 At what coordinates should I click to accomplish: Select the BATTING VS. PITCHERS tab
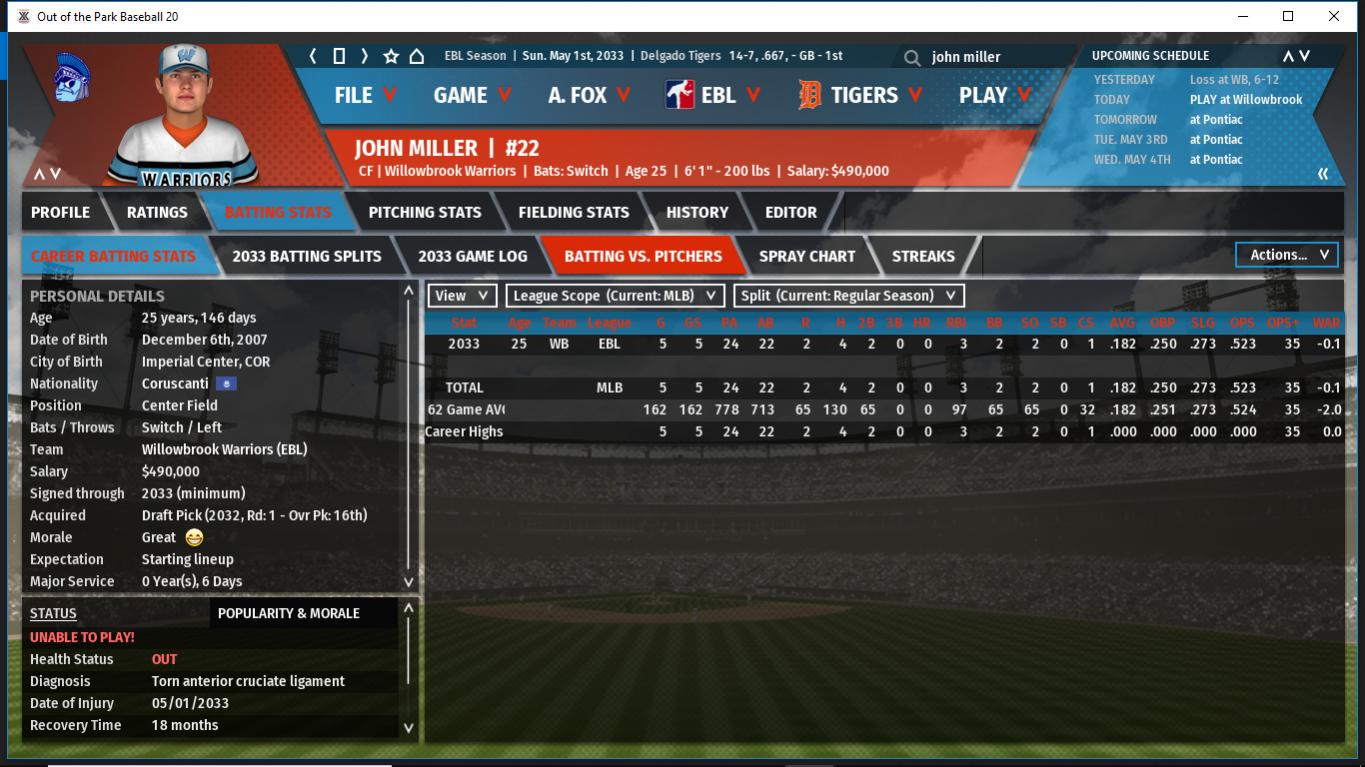(x=643, y=256)
